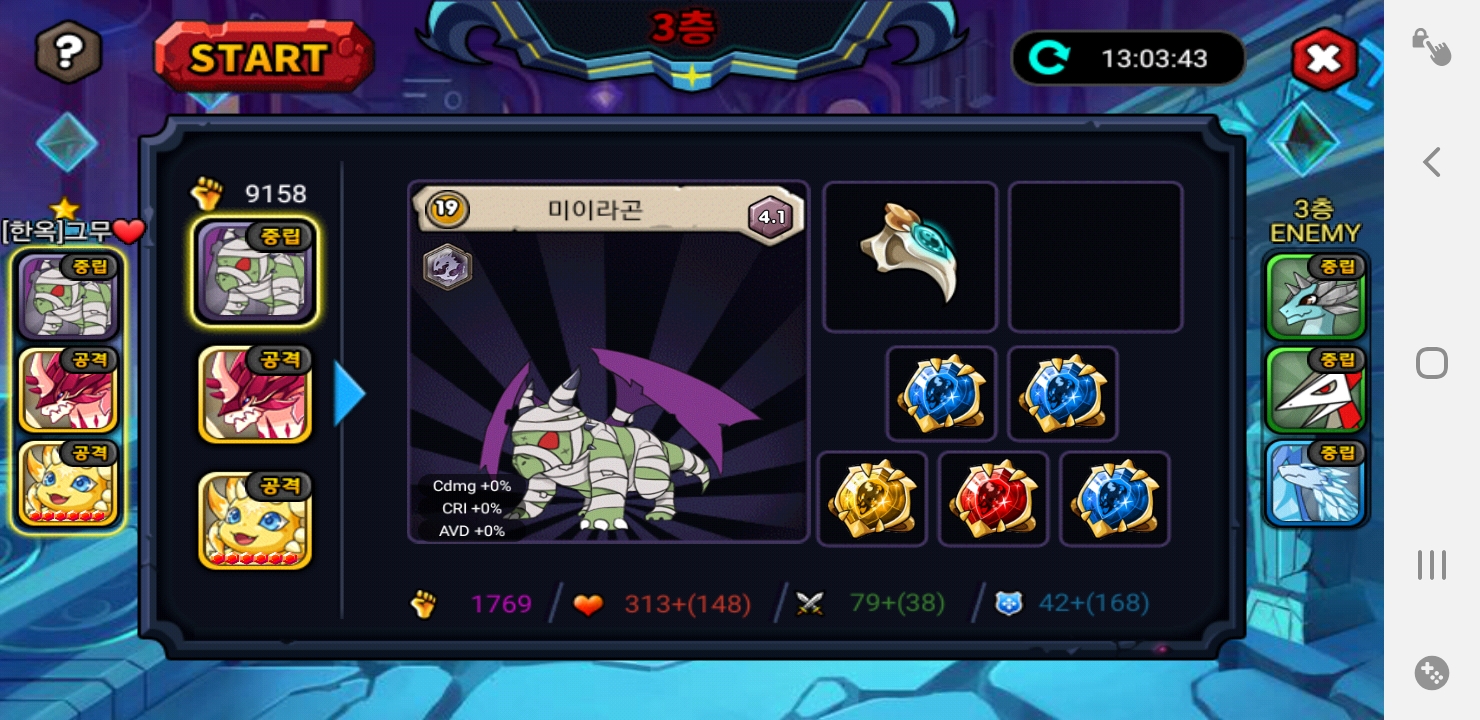This screenshot has height=720, width=1480.
Task: Click the blue arrow beside the team list
Action: pyautogui.click(x=349, y=394)
